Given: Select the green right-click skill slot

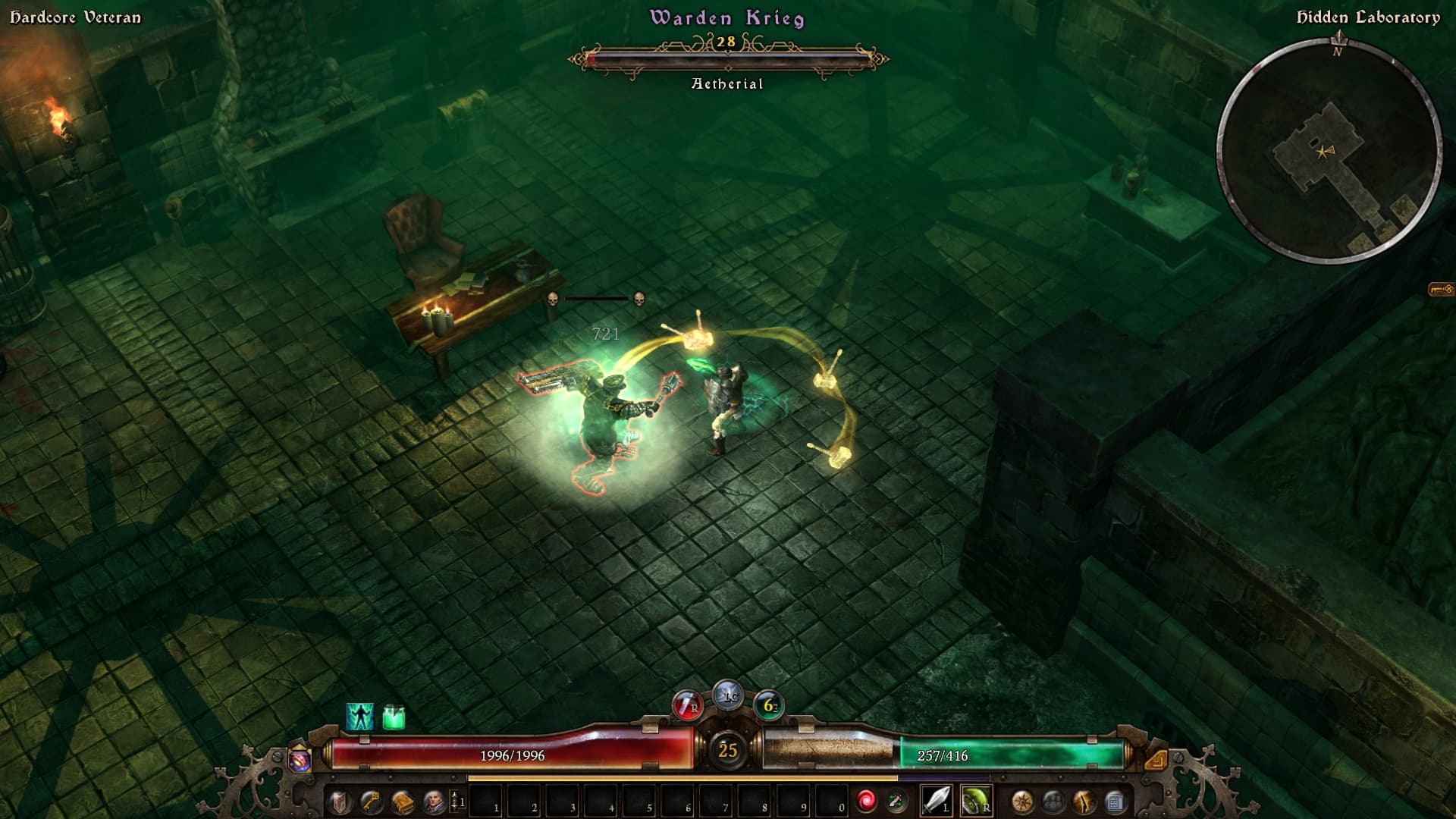Looking at the screenshot, I should click(x=975, y=801).
